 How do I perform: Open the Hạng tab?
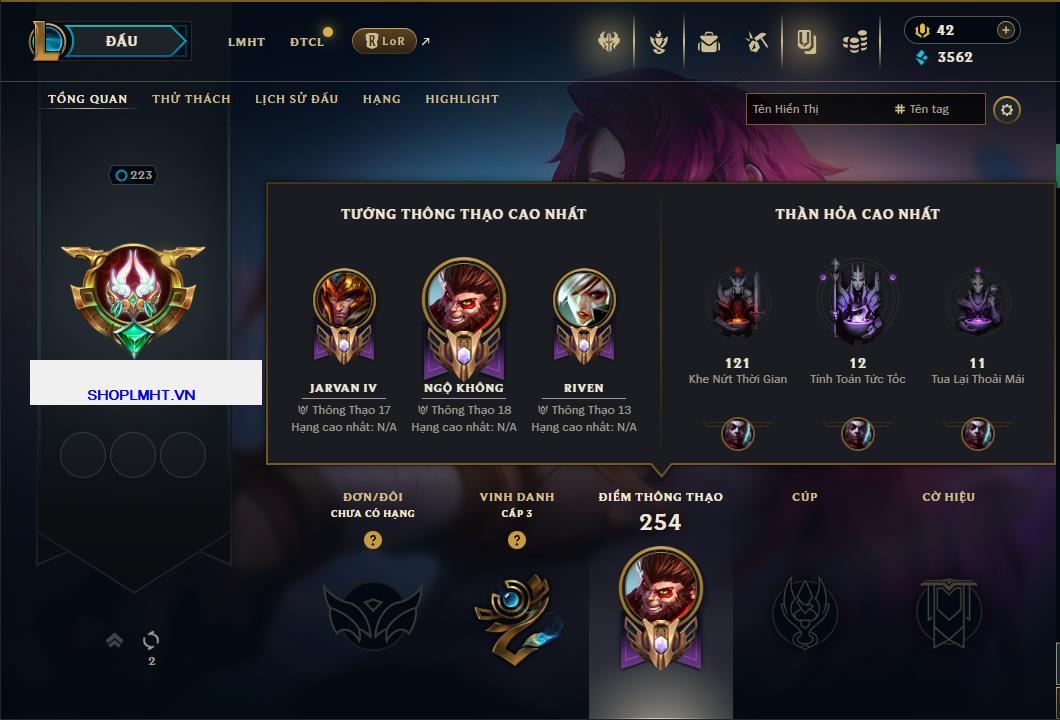coord(381,99)
